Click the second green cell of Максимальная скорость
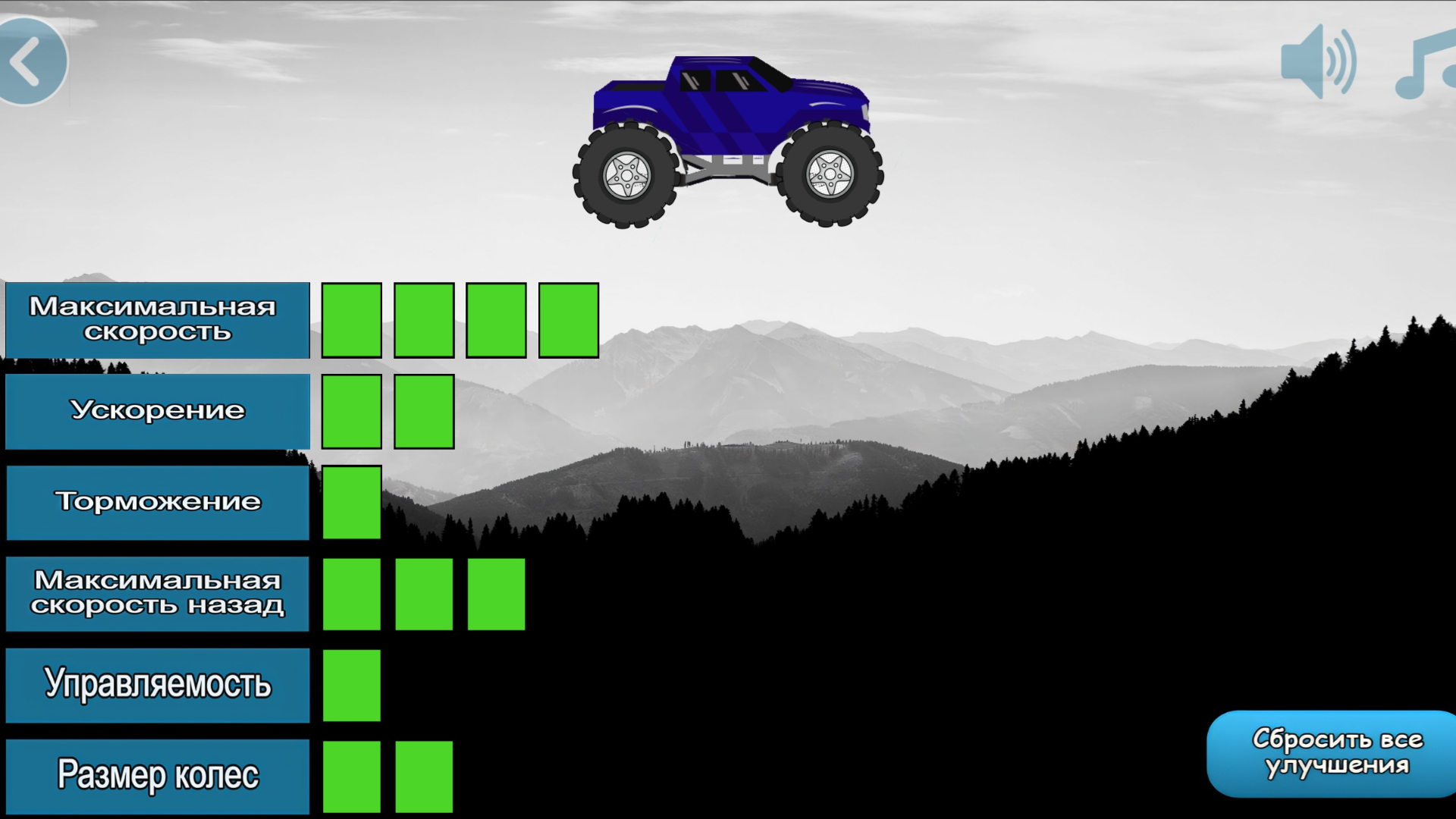The height and width of the screenshot is (819, 1456). click(423, 319)
